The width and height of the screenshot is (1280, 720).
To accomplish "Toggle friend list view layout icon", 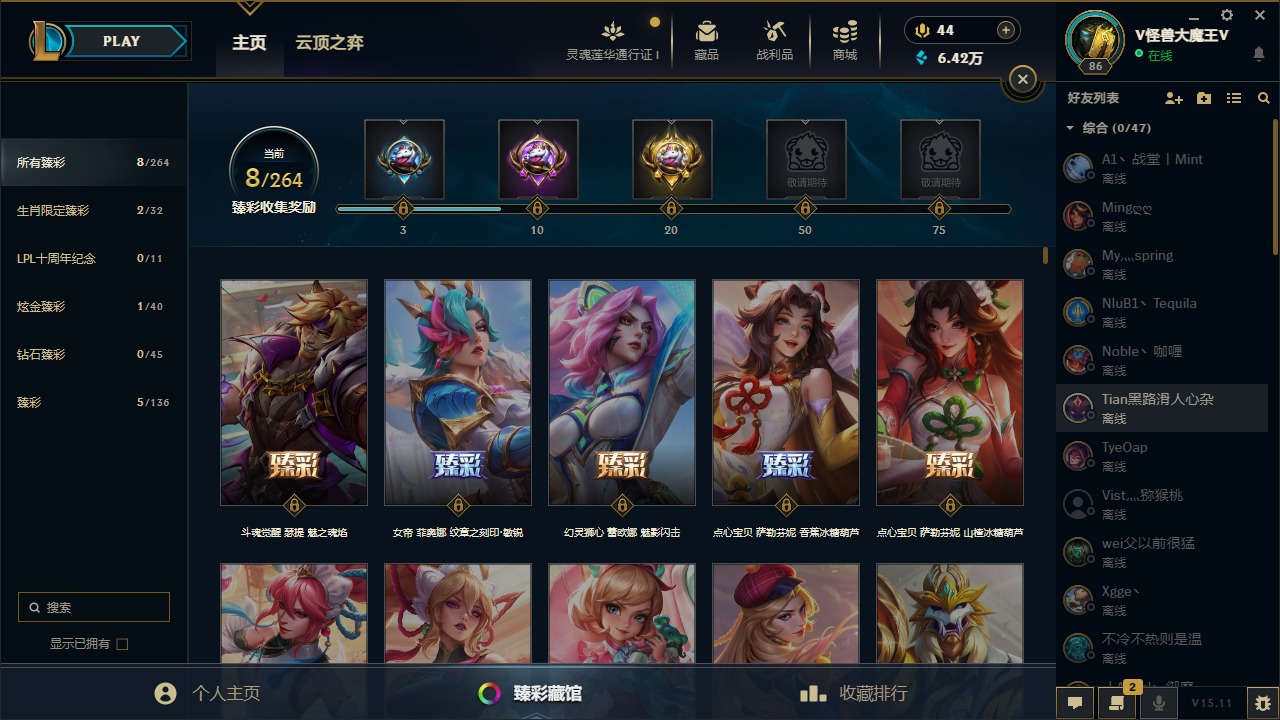I will (1234, 97).
